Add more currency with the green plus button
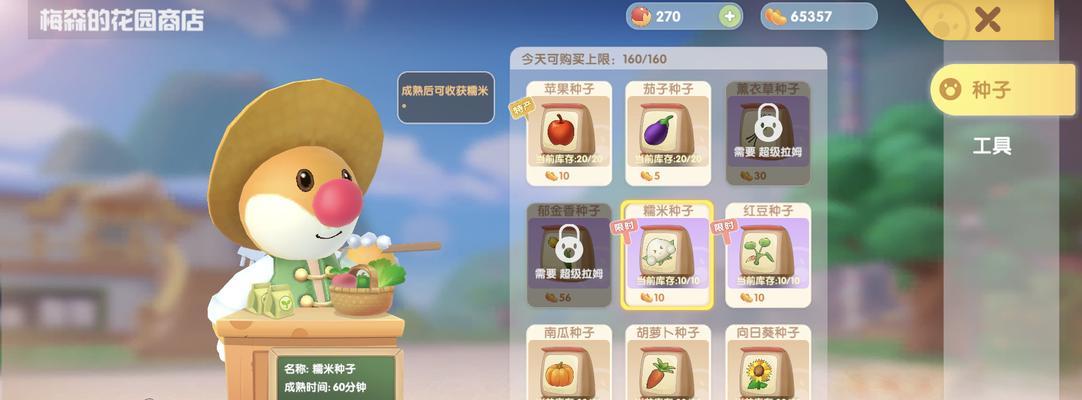 (729, 16)
